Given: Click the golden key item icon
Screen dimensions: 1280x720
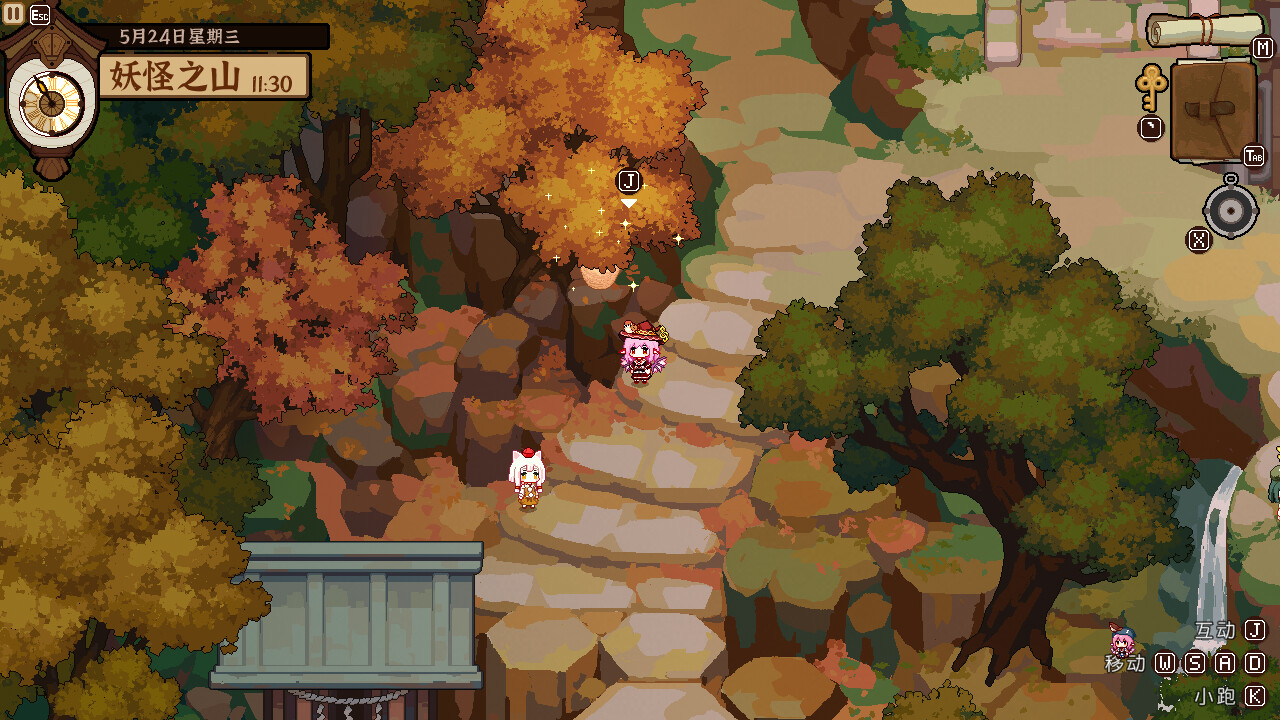Looking at the screenshot, I should point(1152,90).
